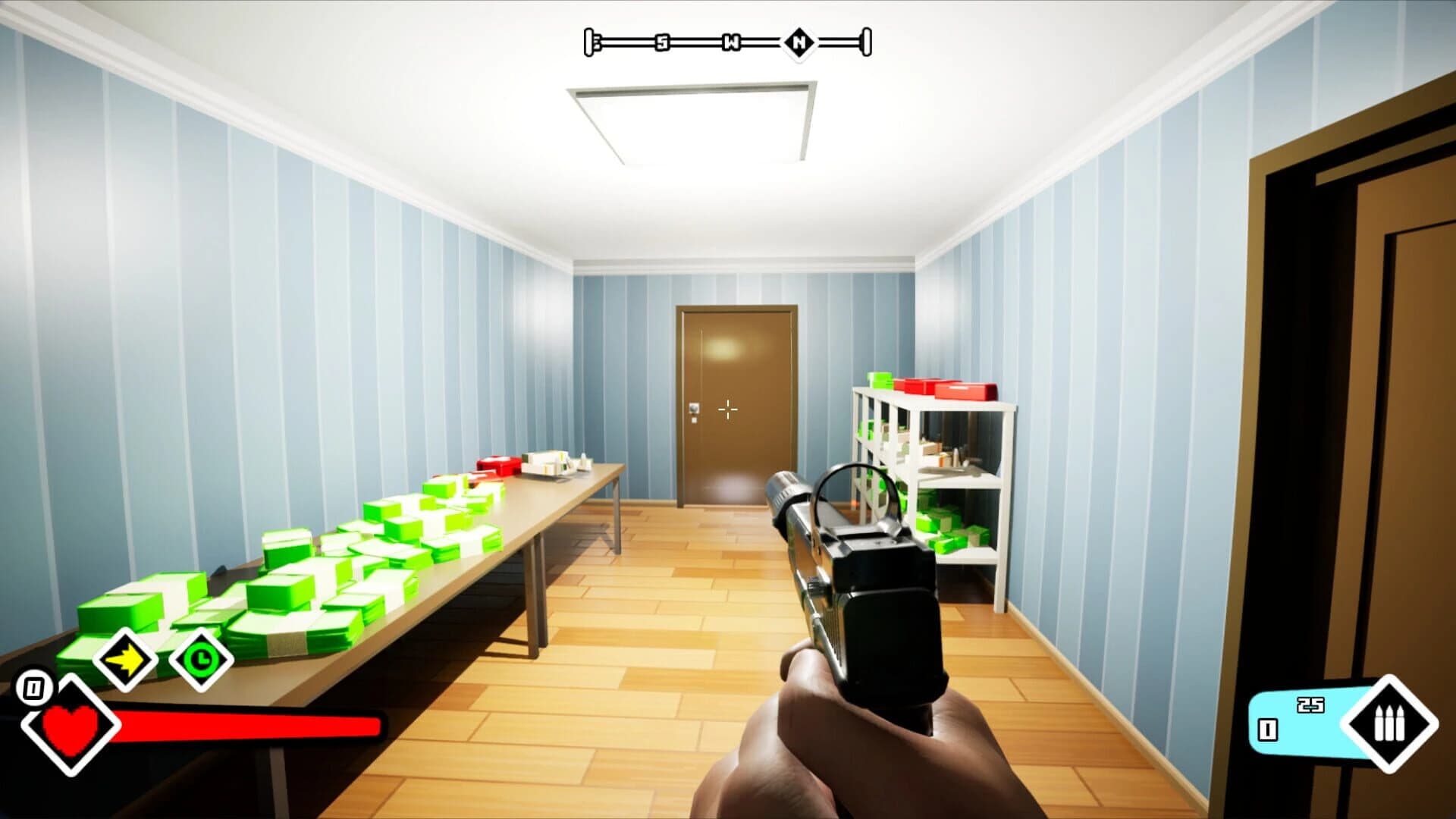Click the crosshair in screen center

pos(727,409)
